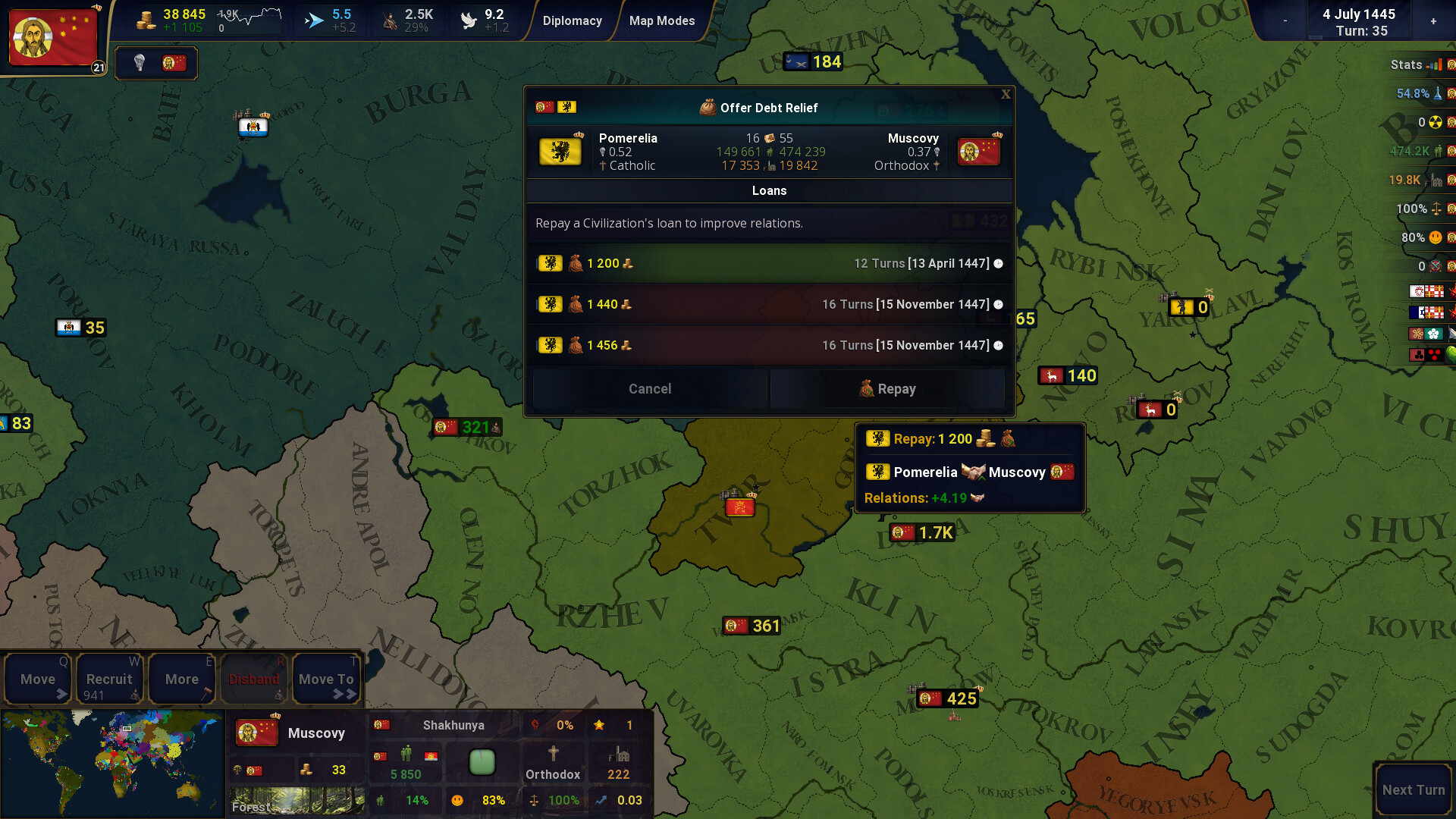The height and width of the screenshot is (819, 1456).
Task: Click the world minimap thumbnail
Action: (x=112, y=762)
